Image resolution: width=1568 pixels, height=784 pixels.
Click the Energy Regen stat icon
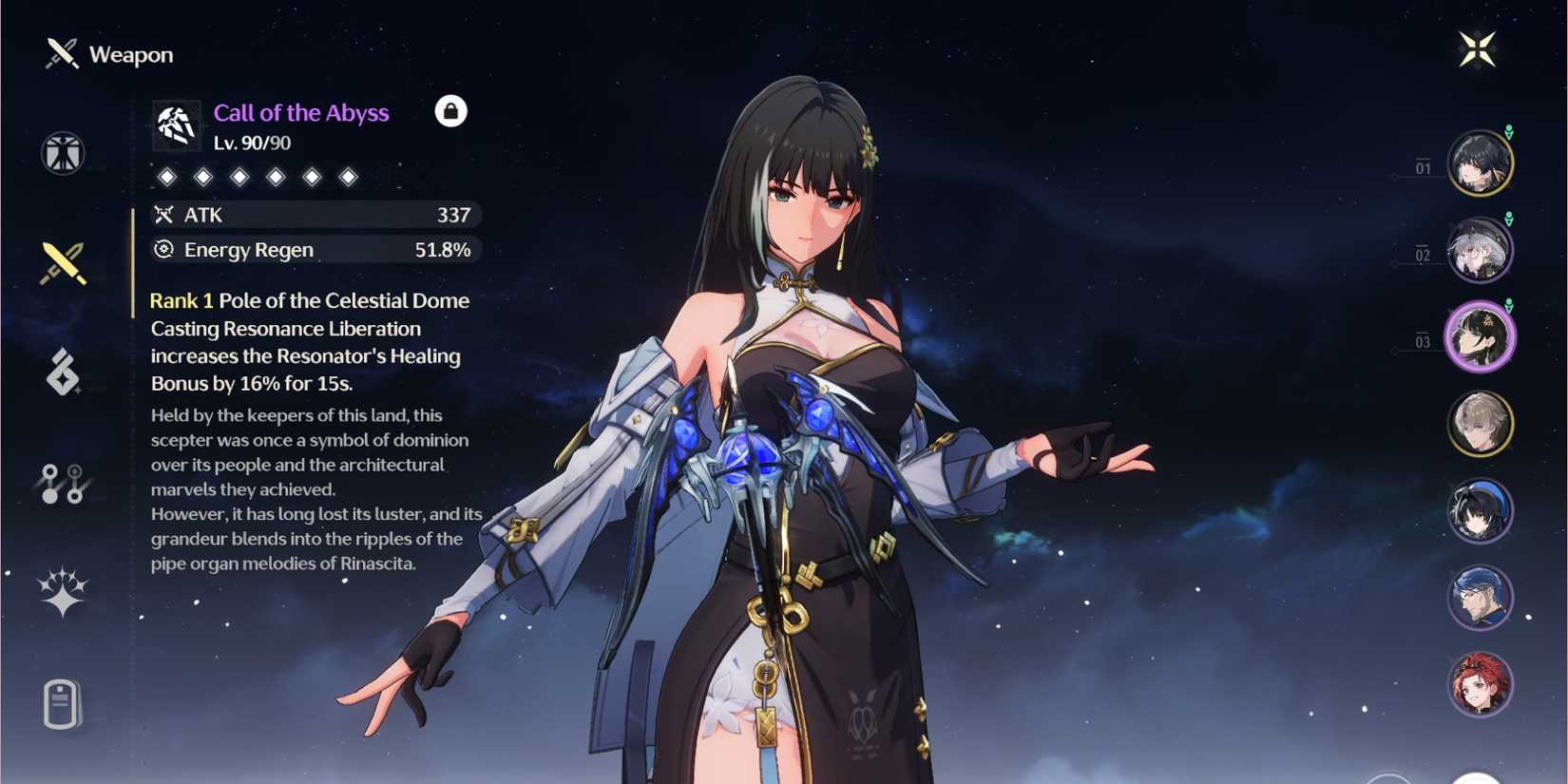coord(162,250)
